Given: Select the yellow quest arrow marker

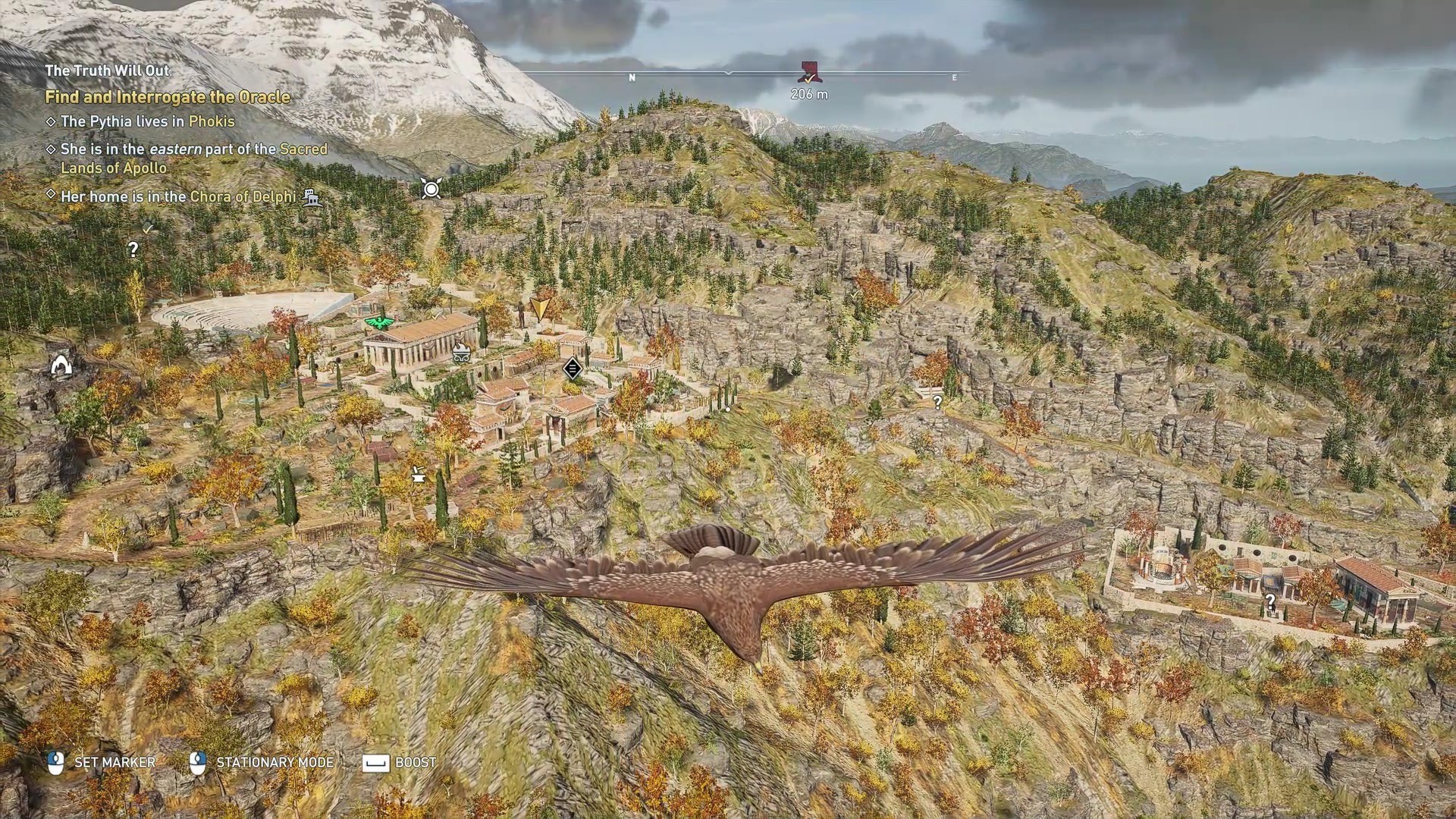Looking at the screenshot, I should click(540, 308).
